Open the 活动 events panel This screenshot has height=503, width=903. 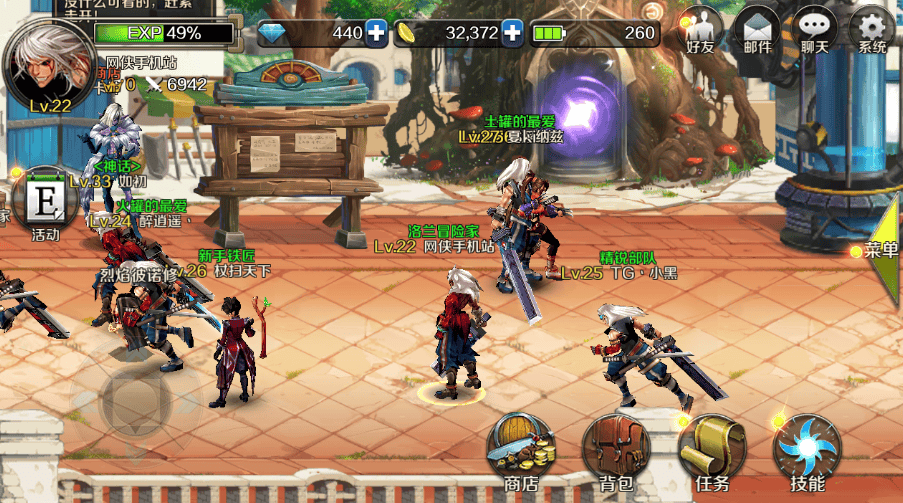click(x=46, y=204)
